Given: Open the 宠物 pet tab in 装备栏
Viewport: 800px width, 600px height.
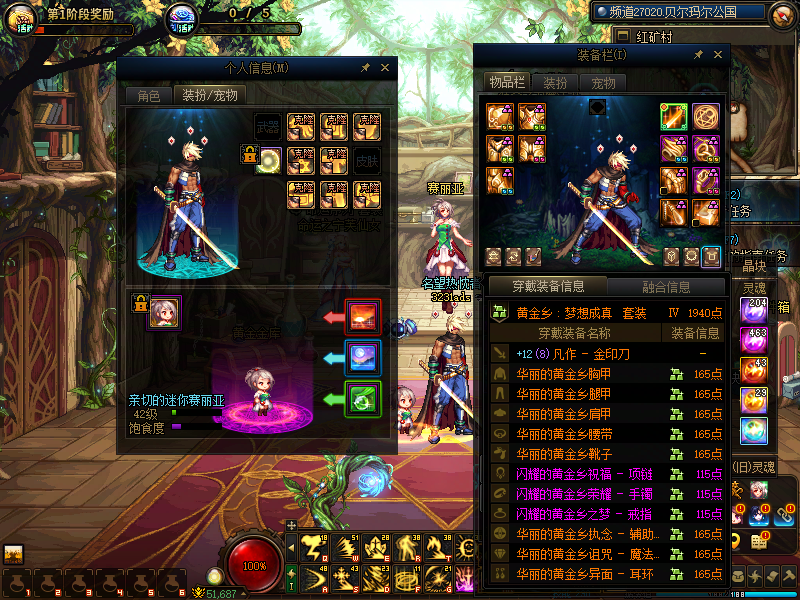Looking at the screenshot, I should click(603, 82).
